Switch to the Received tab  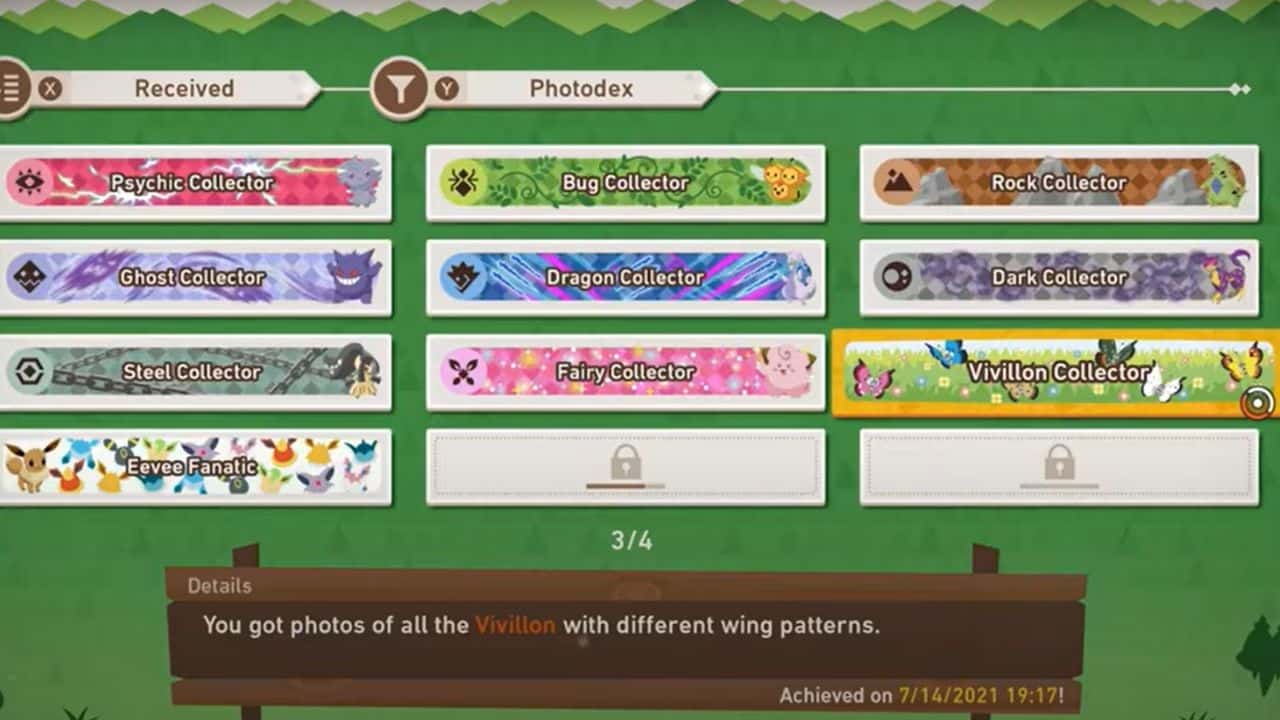(x=183, y=88)
